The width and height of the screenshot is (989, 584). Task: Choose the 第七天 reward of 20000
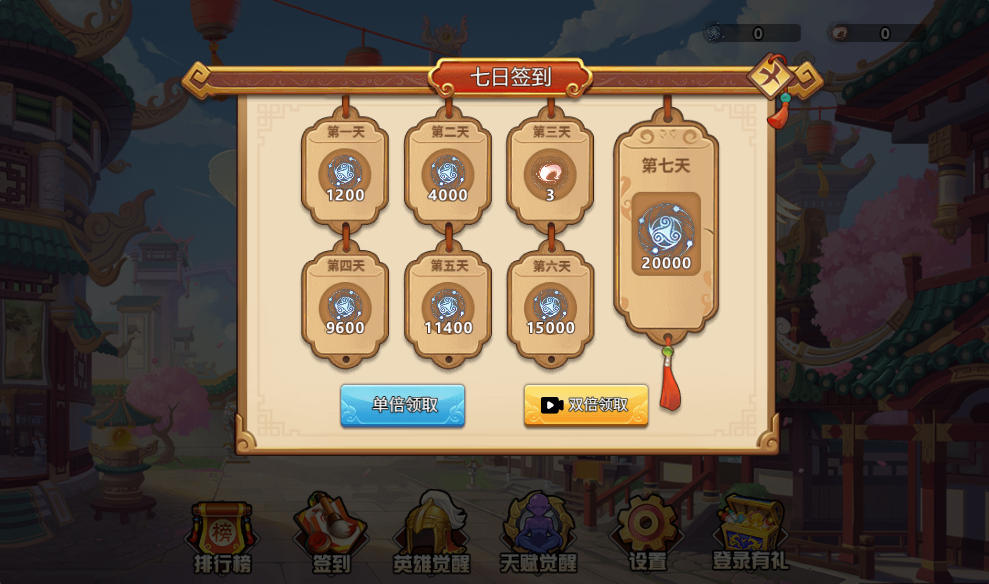(666, 234)
